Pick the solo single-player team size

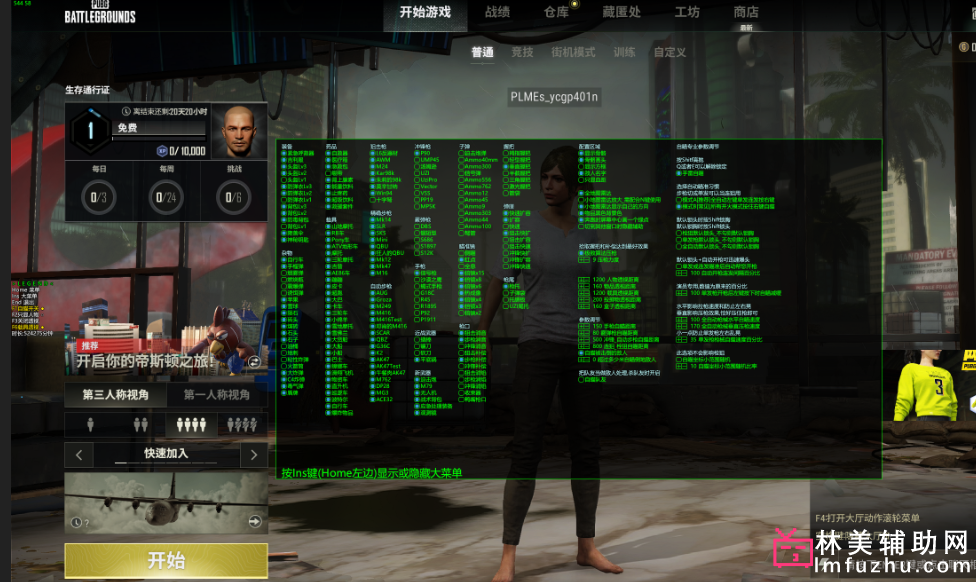tap(90, 425)
